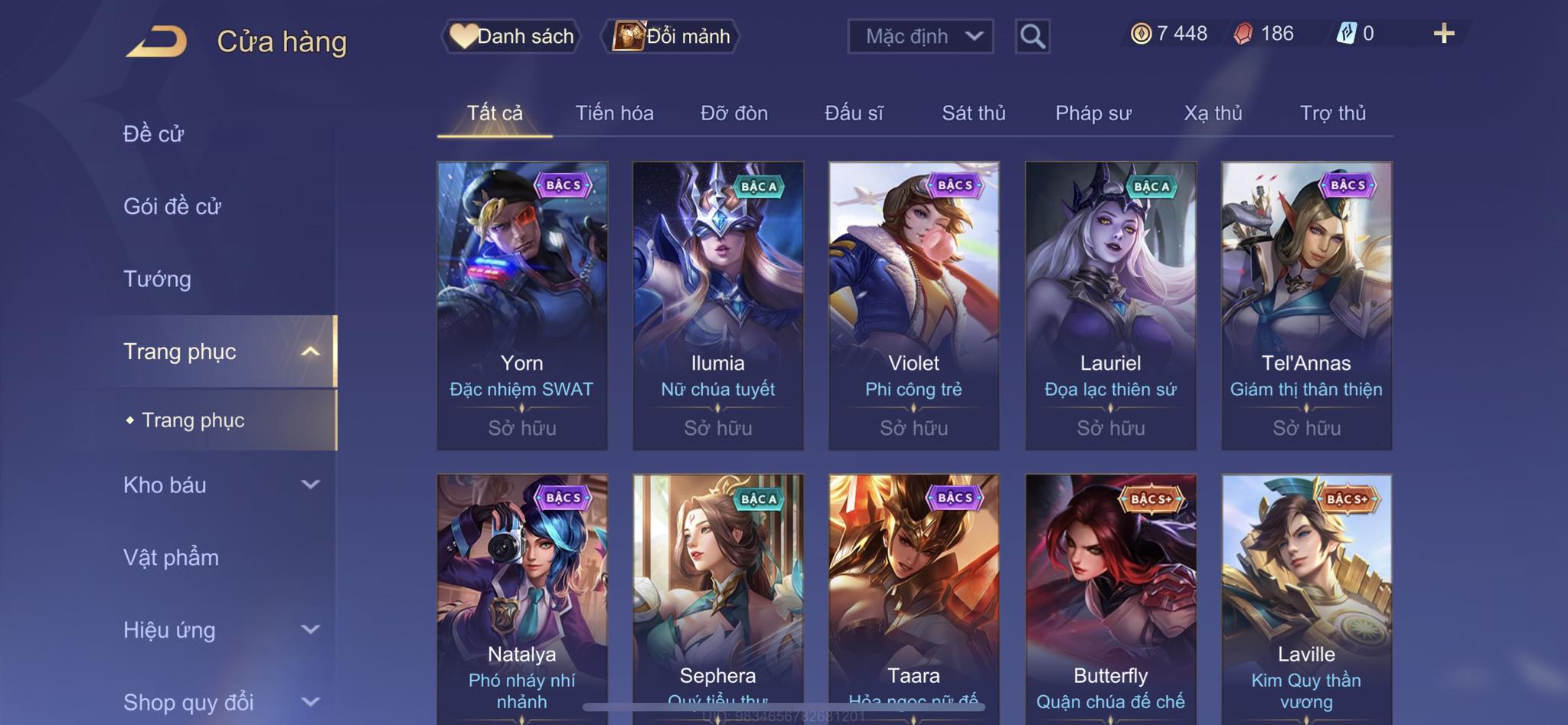Screen dimensions: 1568x725
Task: Select the Đỡ đòn tab
Action: coord(733,113)
